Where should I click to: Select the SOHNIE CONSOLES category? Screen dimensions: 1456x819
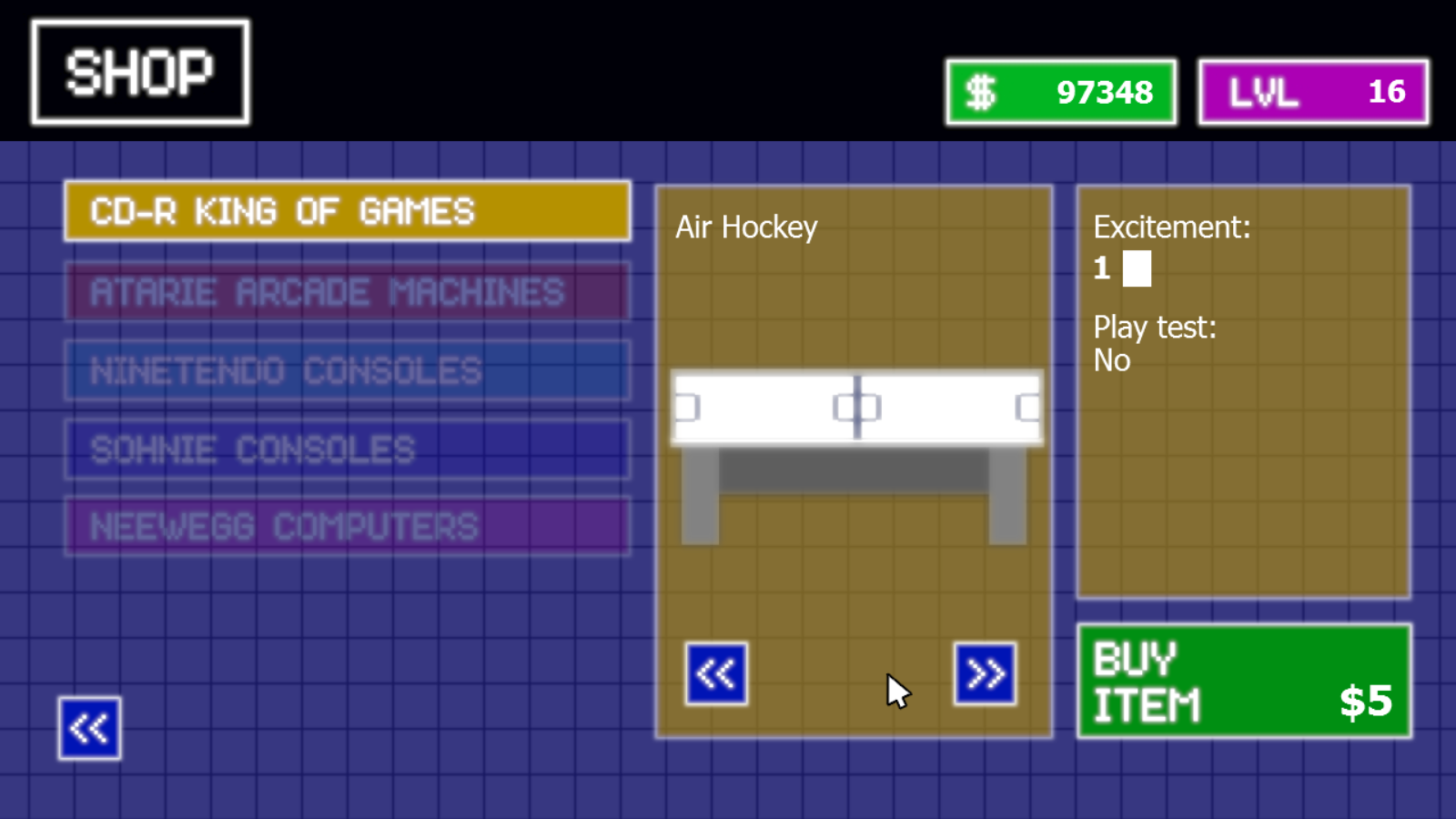point(347,449)
